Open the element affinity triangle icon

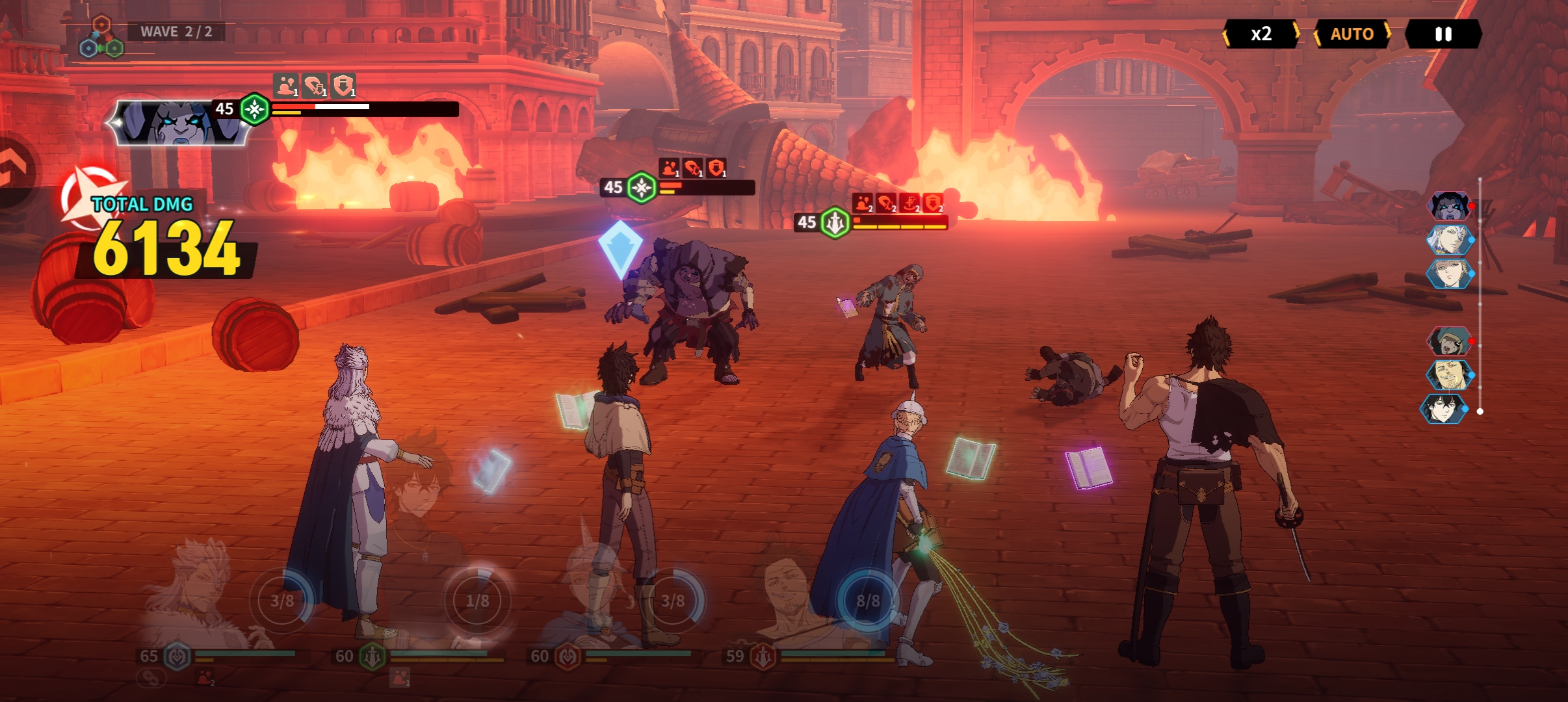101,38
